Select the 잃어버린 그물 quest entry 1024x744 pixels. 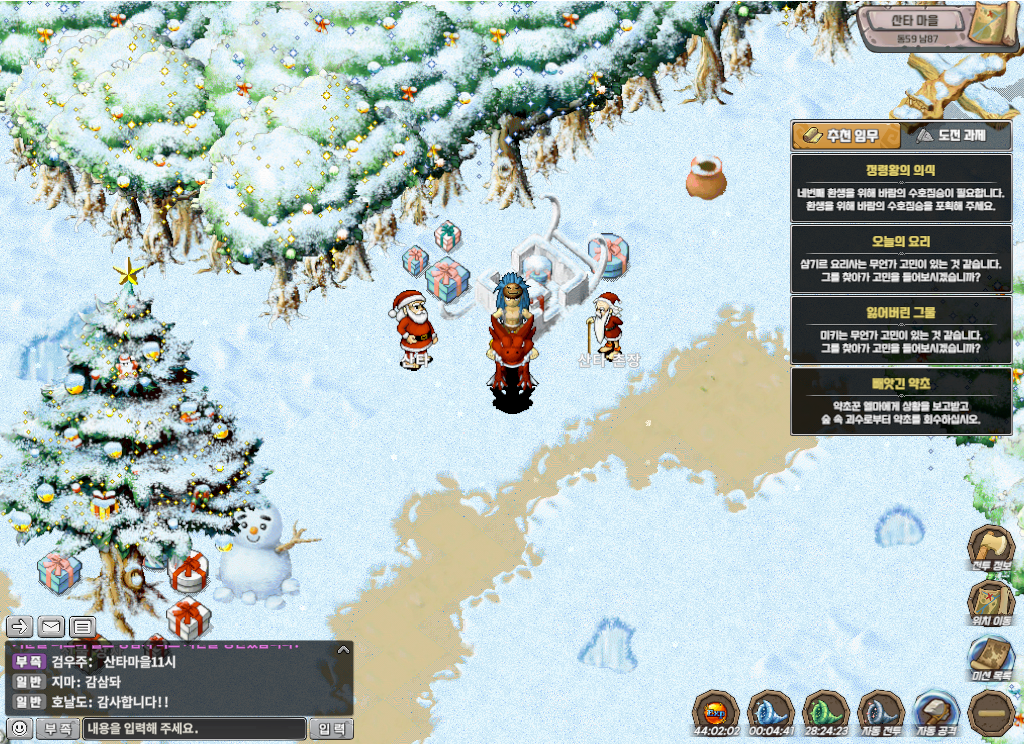(901, 329)
